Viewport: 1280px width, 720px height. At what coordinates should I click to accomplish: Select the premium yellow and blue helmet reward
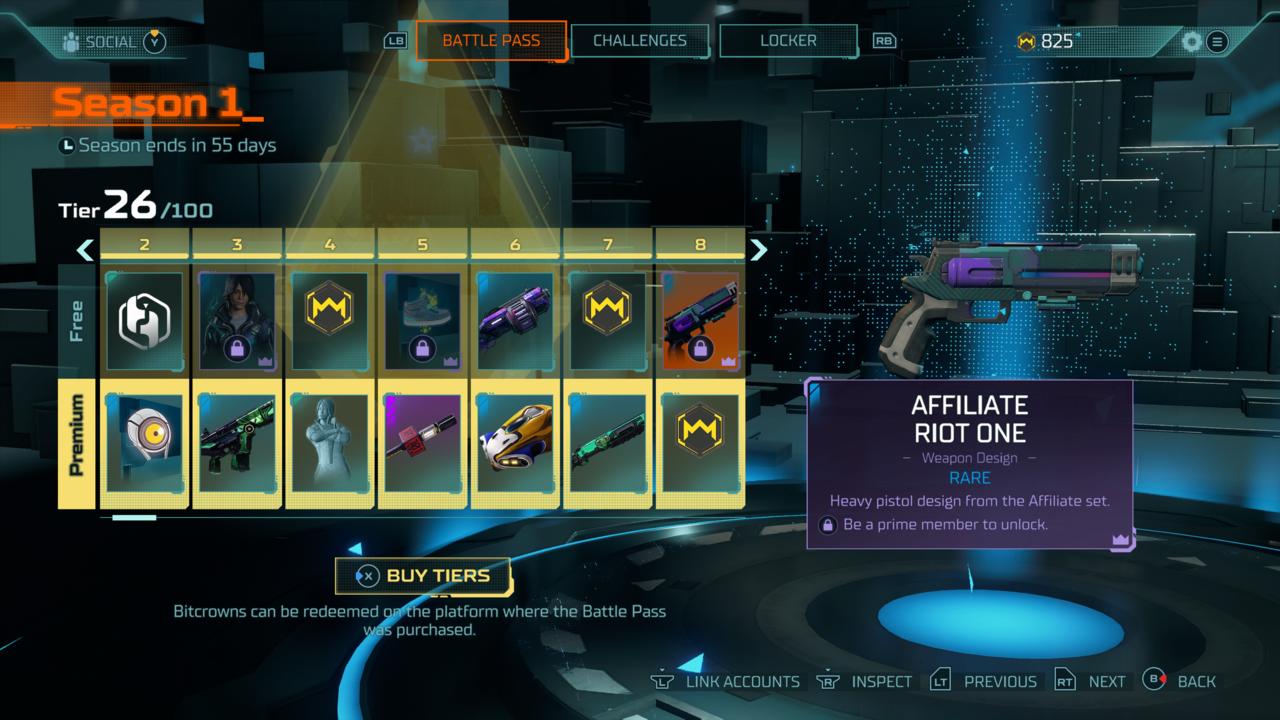click(x=515, y=444)
